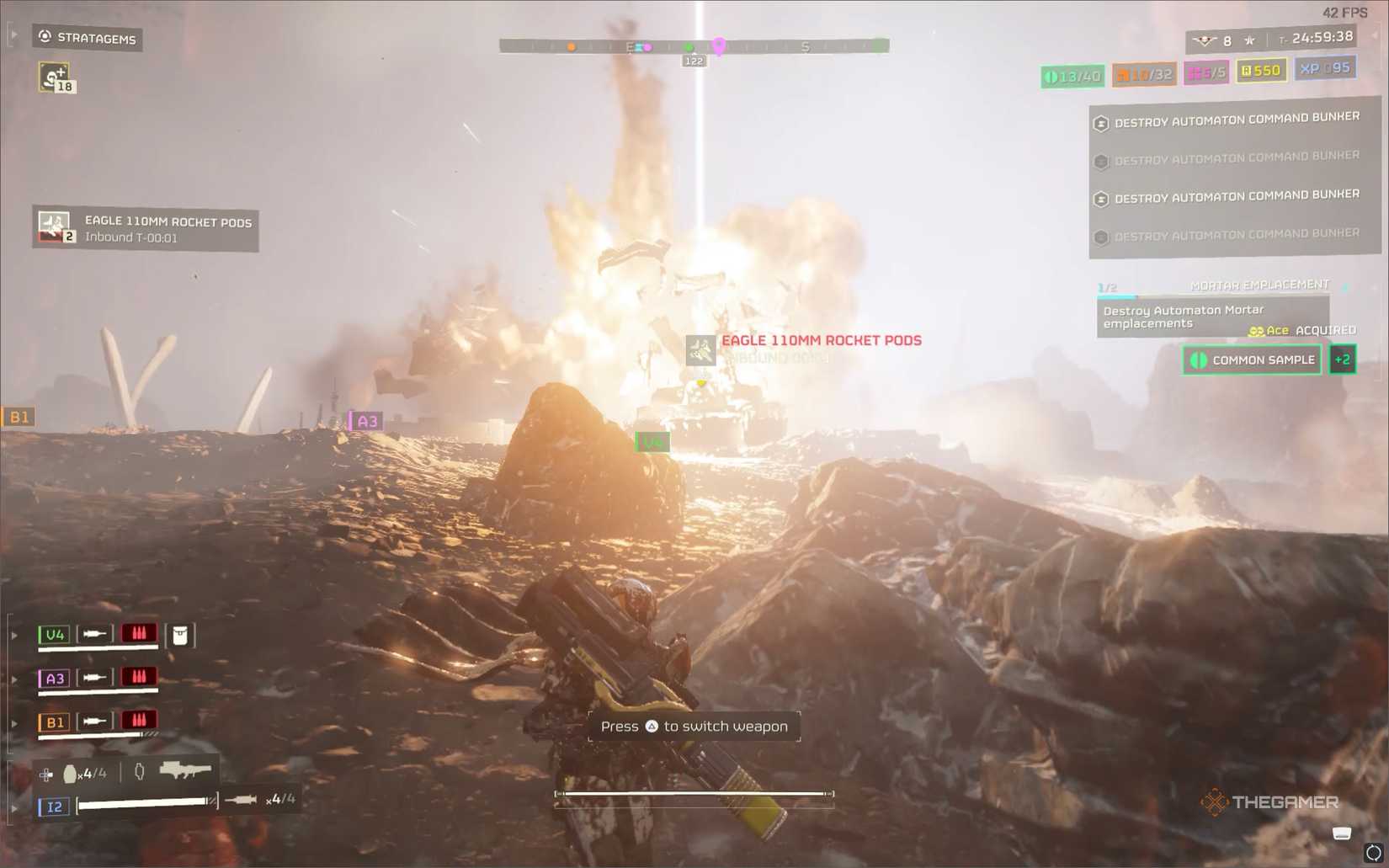Viewport: 1389px width, 868px height.
Task: Click the Eagle uses icon beside the 8
Action: tap(1205, 40)
